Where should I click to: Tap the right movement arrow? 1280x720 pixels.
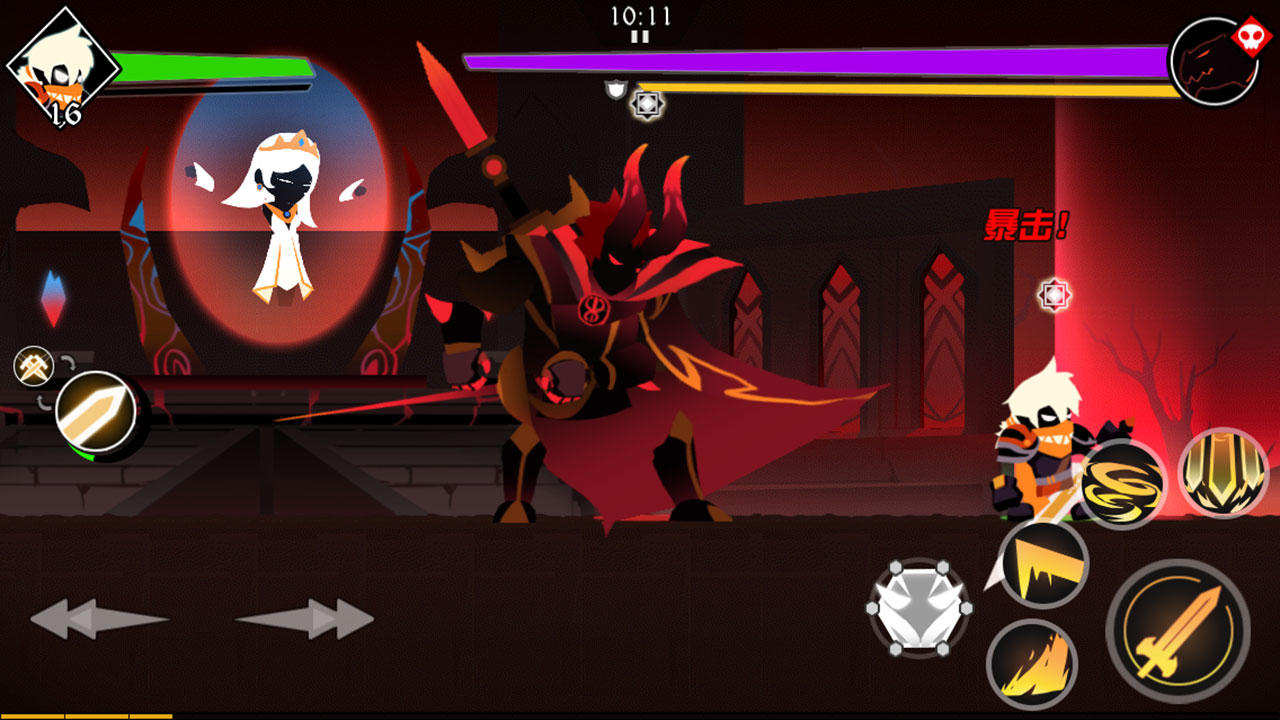pos(306,619)
